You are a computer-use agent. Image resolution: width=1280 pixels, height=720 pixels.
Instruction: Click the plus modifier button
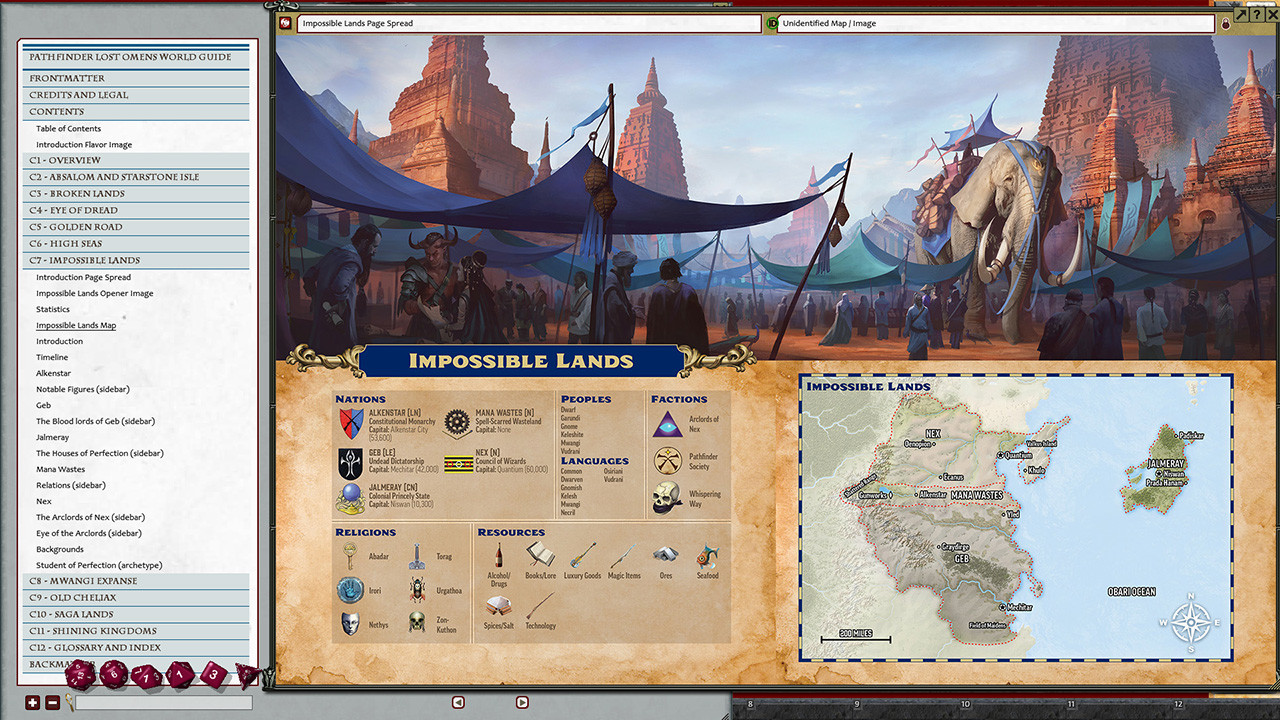[x=32, y=703]
